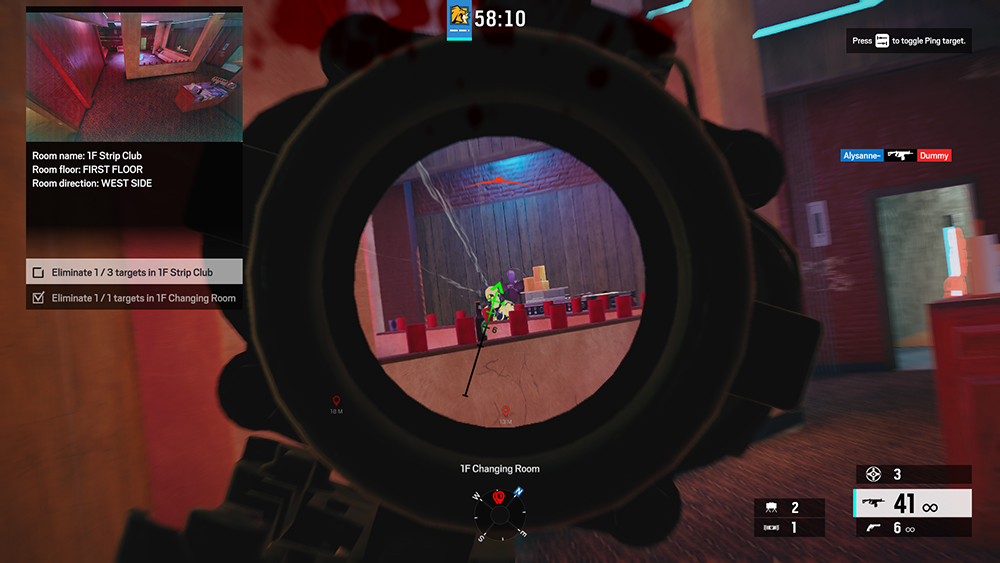The image size is (1000, 563).
Task: Select the Strip Club targets objective
Action: pos(134,272)
